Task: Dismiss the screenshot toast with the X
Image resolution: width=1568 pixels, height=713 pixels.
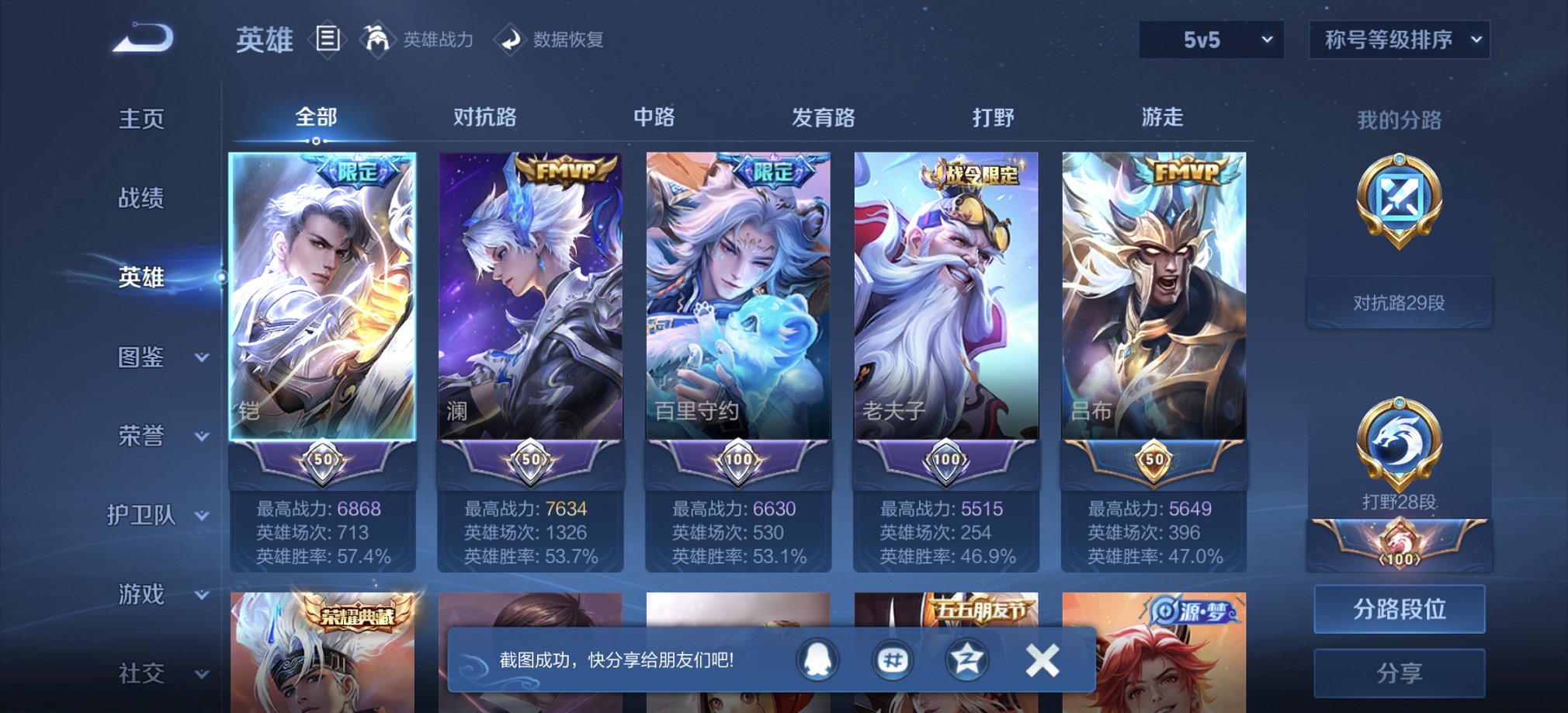Action: (1042, 660)
